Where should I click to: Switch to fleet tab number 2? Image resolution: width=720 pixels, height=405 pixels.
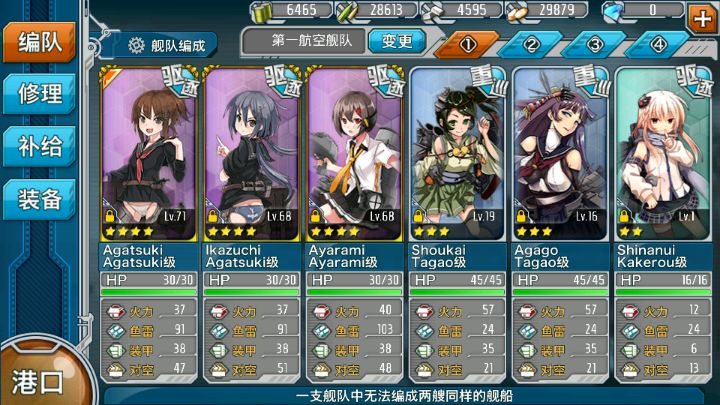click(530, 45)
